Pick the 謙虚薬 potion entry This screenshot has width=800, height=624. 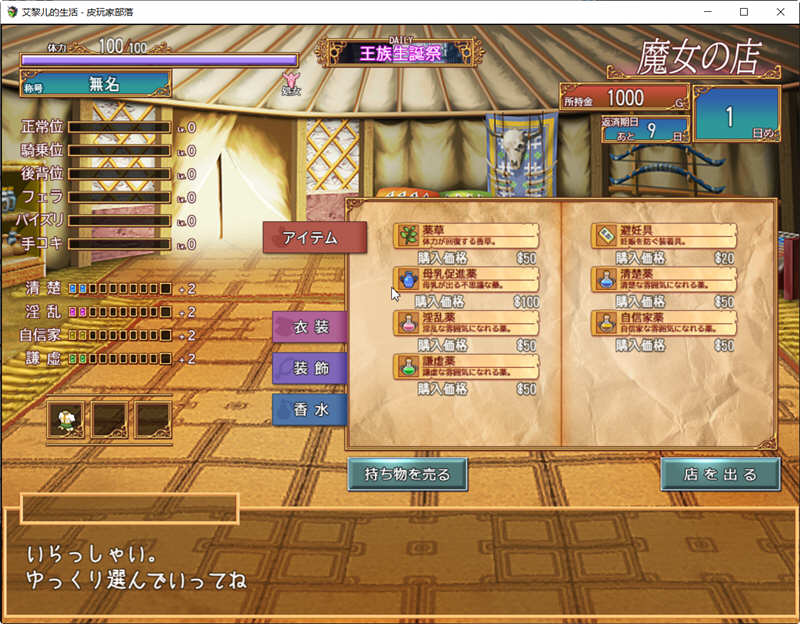tap(466, 366)
